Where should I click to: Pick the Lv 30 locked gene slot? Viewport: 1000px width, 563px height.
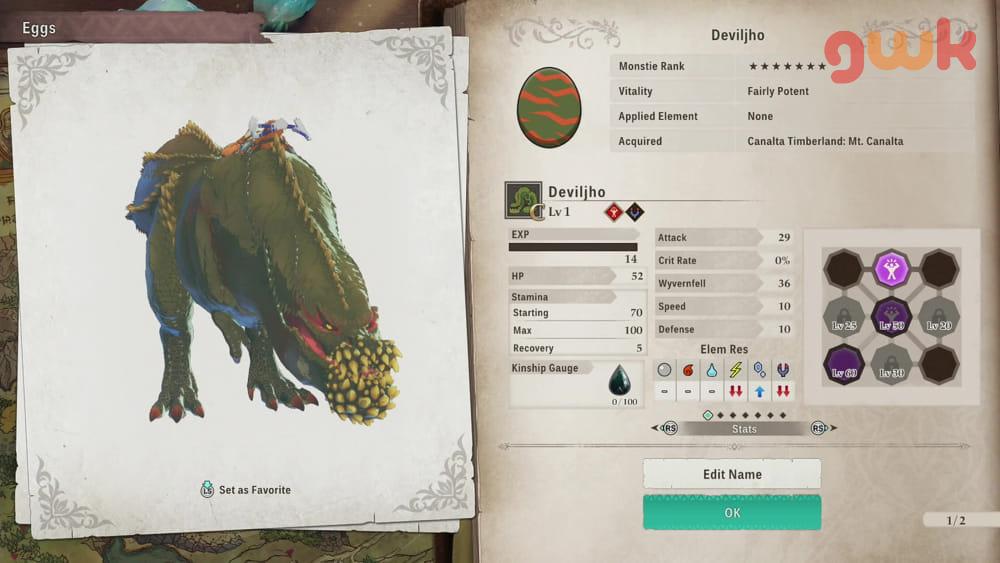pos(891,365)
